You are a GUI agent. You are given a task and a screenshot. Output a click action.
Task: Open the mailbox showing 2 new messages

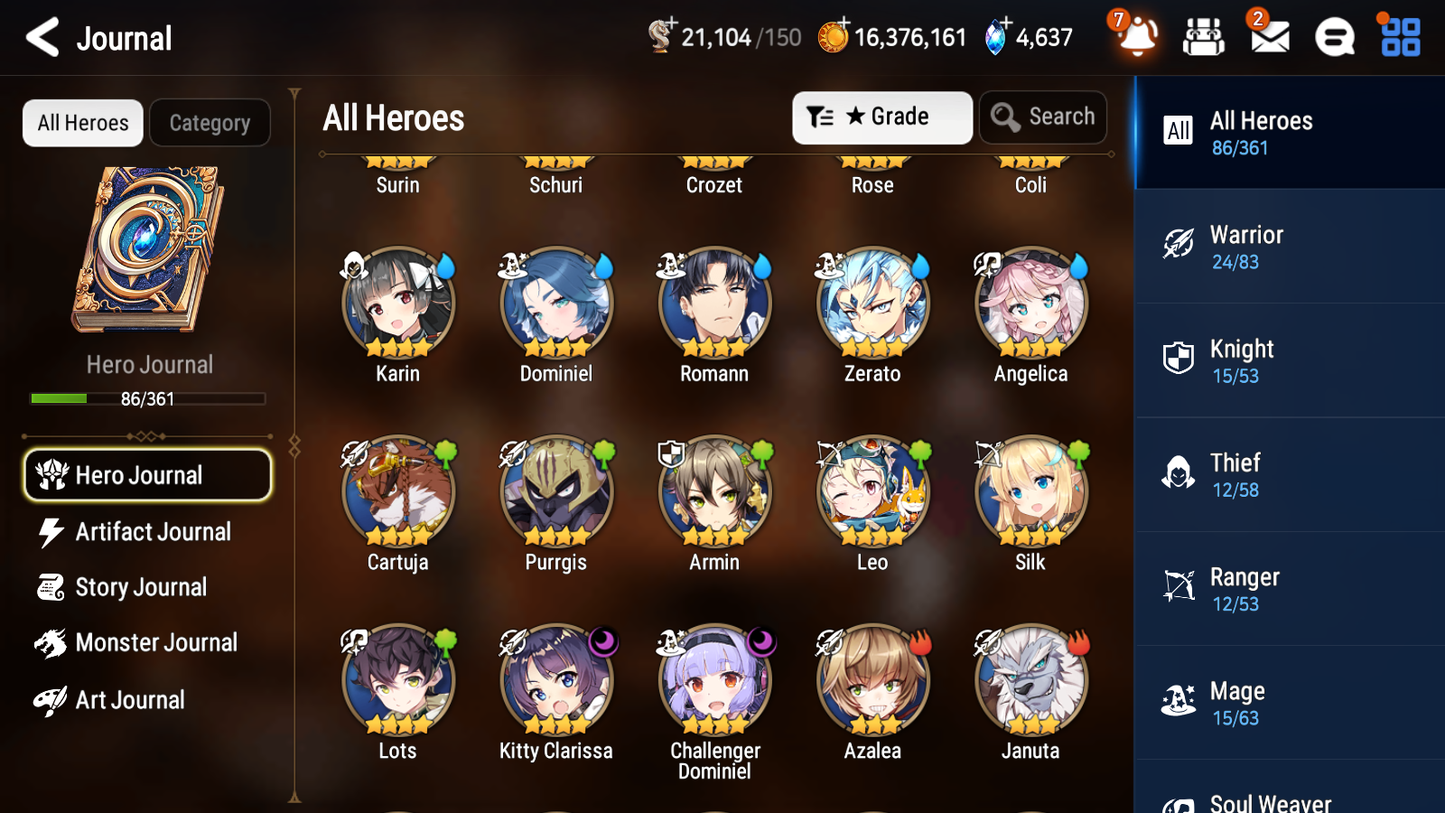tap(1268, 37)
